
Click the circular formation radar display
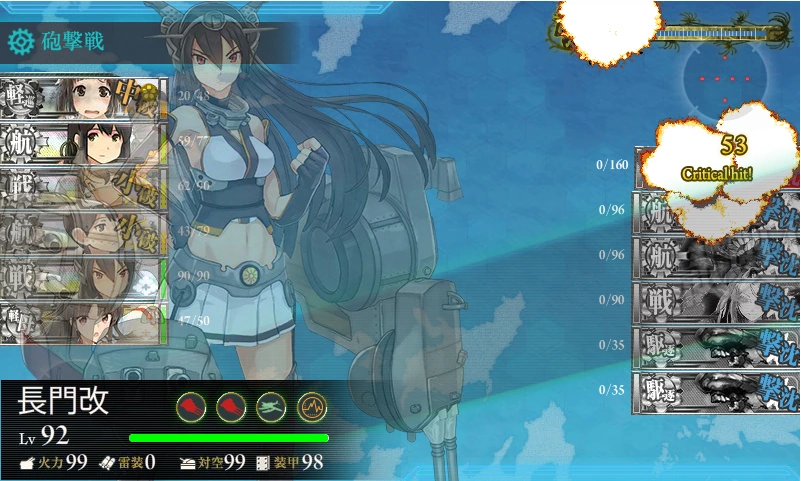click(x=725, y=79)
